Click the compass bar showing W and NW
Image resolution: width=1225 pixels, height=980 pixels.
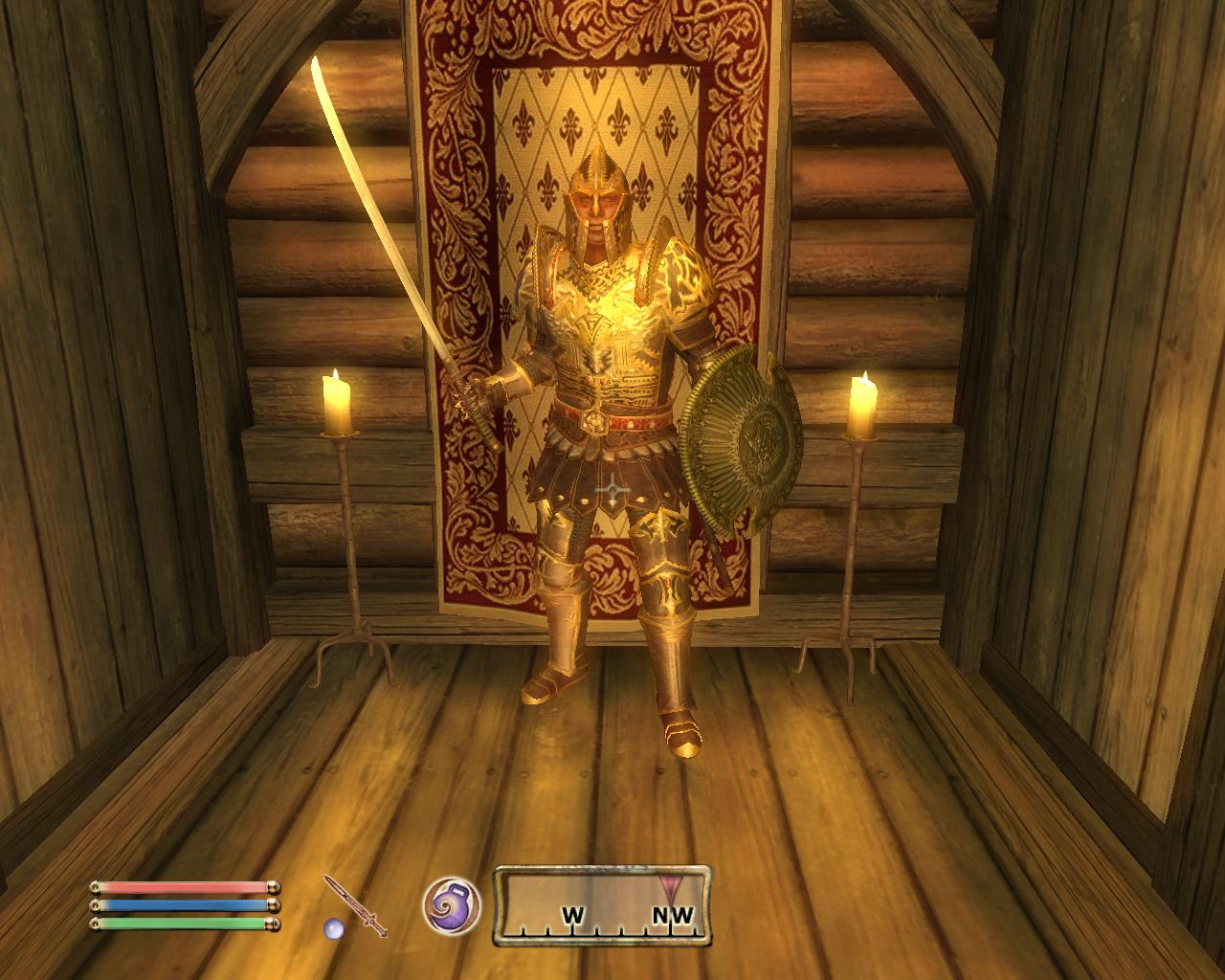tap(603, 905)
